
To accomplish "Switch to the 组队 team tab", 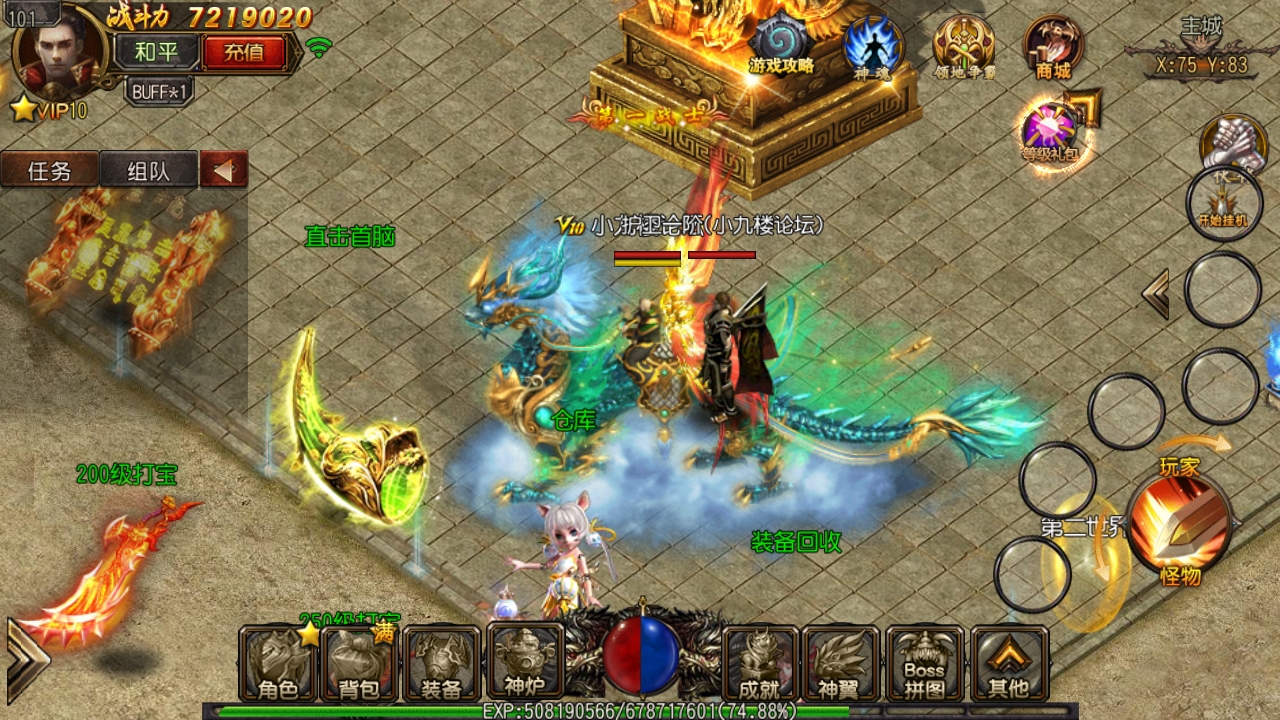I will coord(148,169).
